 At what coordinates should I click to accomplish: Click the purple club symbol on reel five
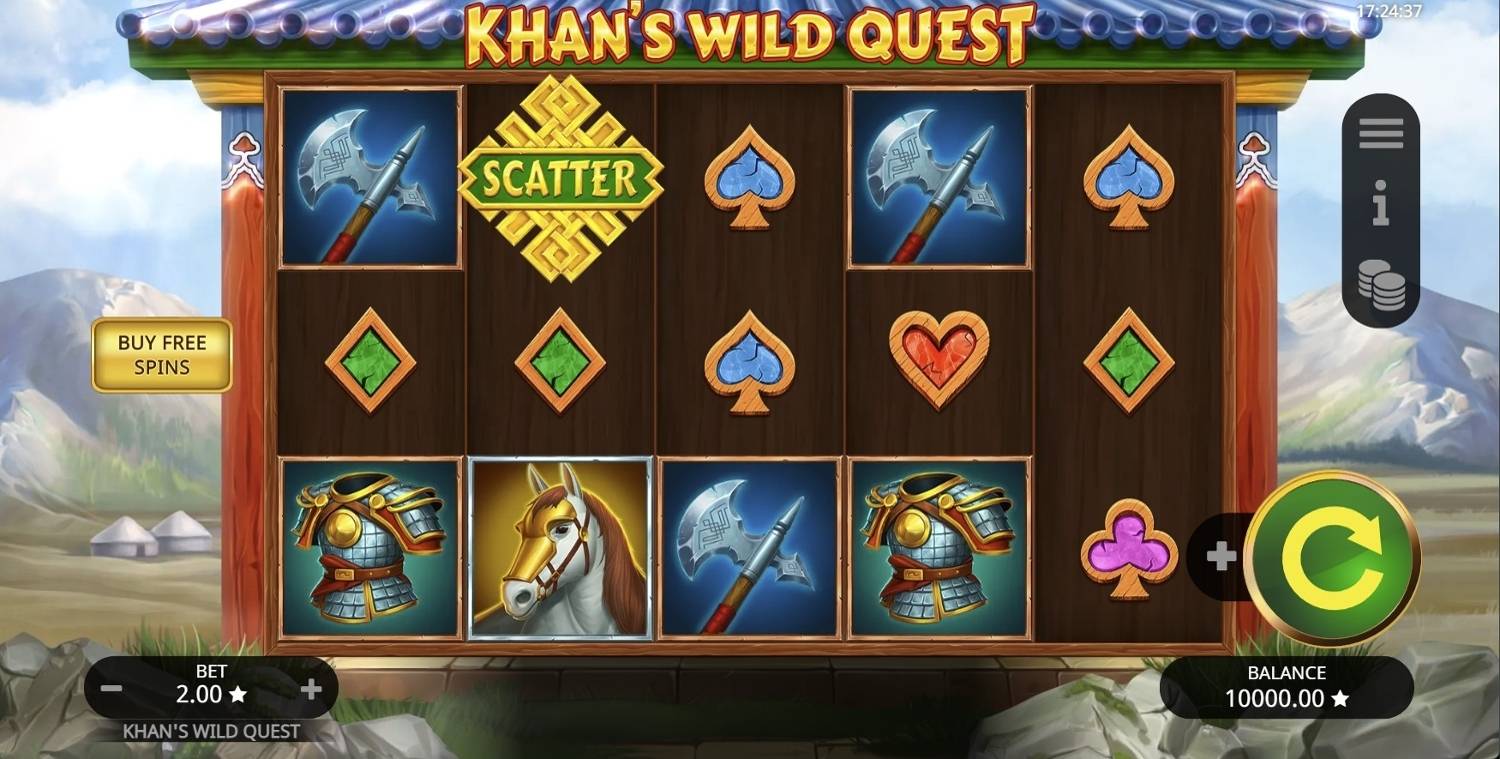pos(1128,550)
